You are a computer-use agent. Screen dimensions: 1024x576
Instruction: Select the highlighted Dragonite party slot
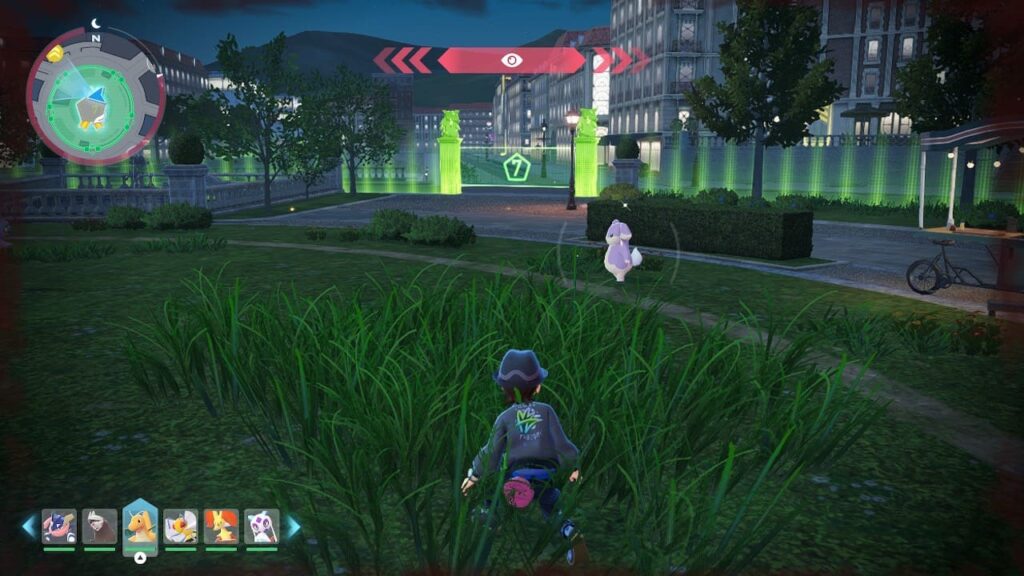tap(140, 526)
